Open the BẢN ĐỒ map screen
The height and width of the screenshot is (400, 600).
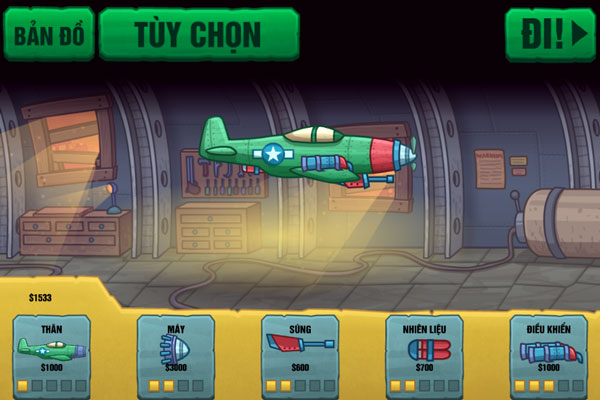click(49, 35)
